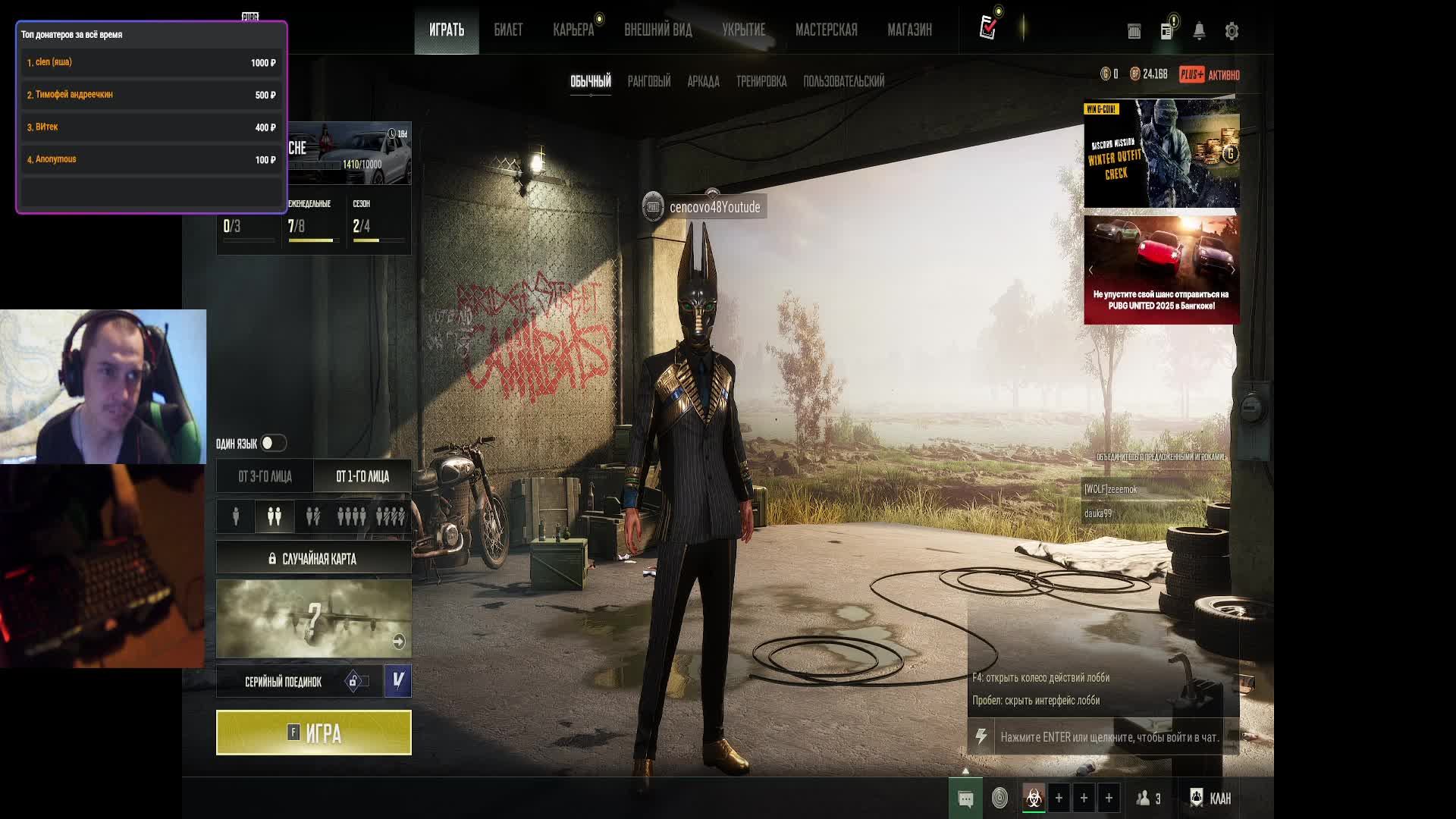Open the КЛАН clan button
The height and width of the screenshot is (819, 1456).
point(1210,798)
